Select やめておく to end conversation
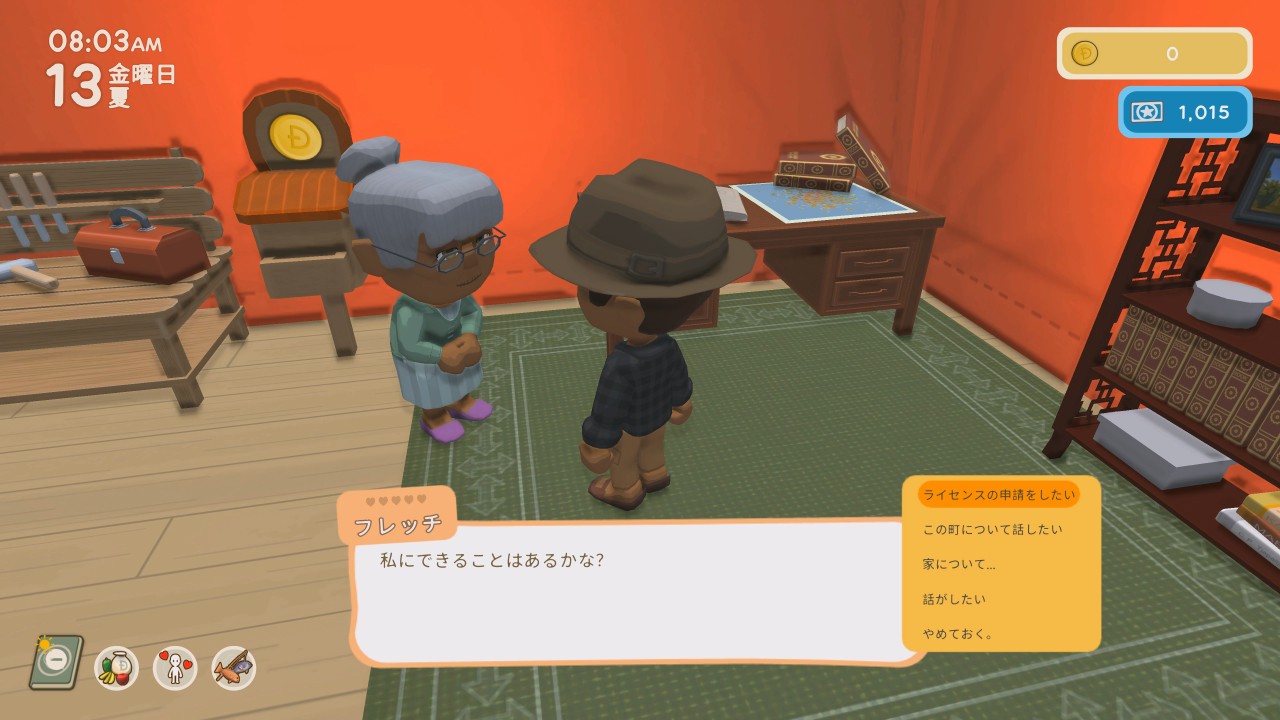The height and width of the screenshot is (720, 1280). [x=957, y=634]
